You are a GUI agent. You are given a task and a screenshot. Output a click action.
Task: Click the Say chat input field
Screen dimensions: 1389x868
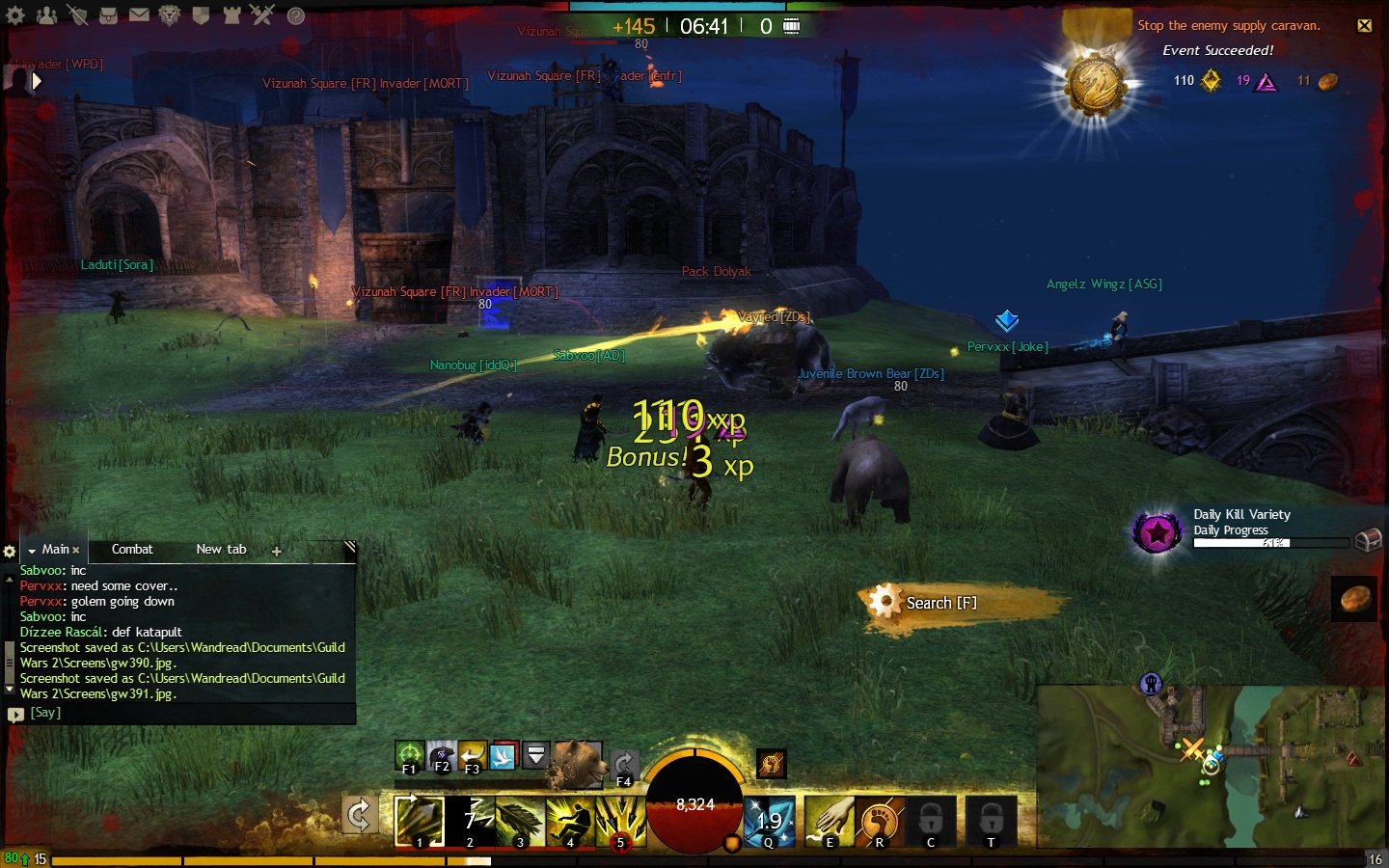[183, 714]
